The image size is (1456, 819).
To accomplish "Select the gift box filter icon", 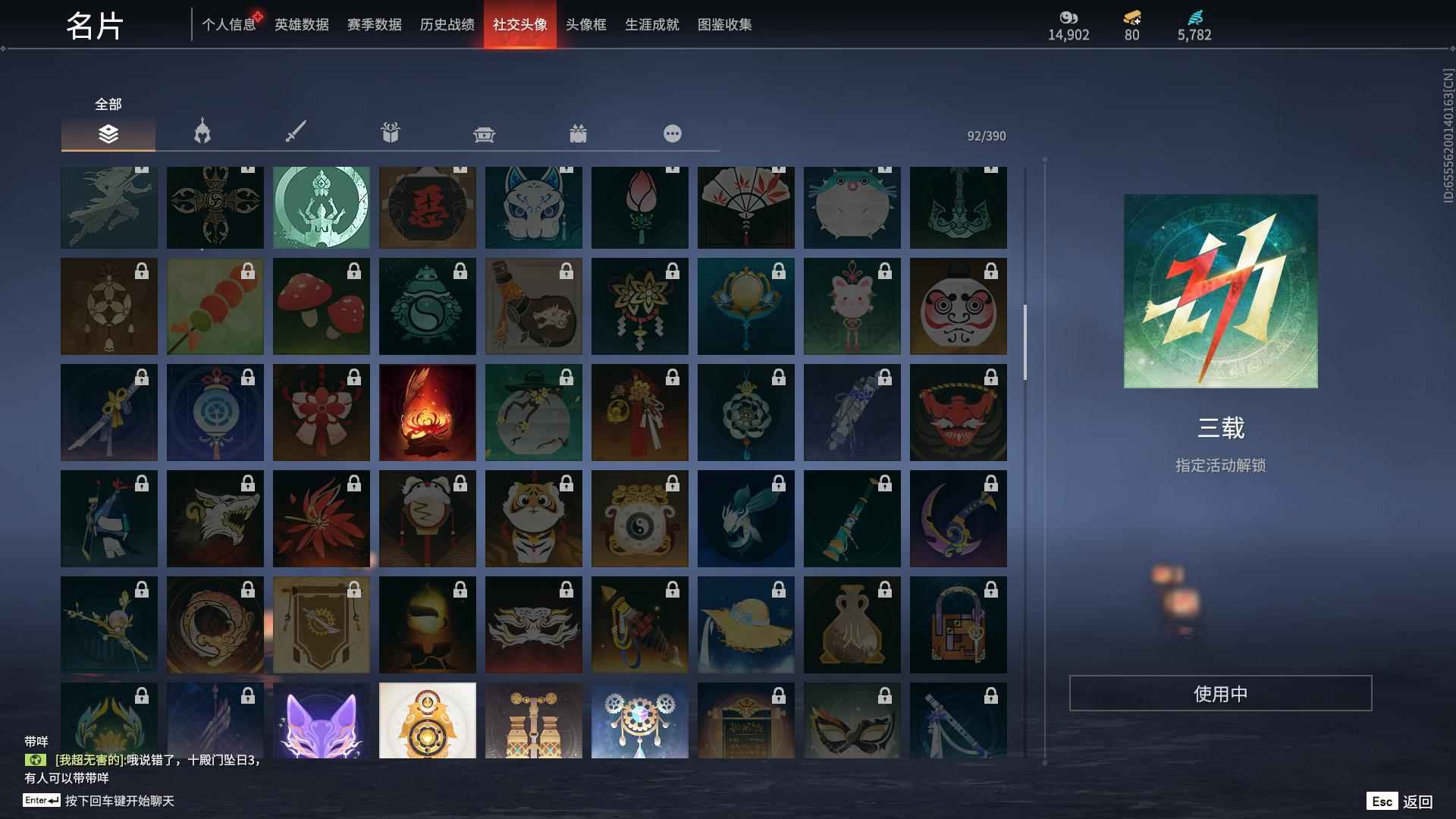I will pos(579,133).
